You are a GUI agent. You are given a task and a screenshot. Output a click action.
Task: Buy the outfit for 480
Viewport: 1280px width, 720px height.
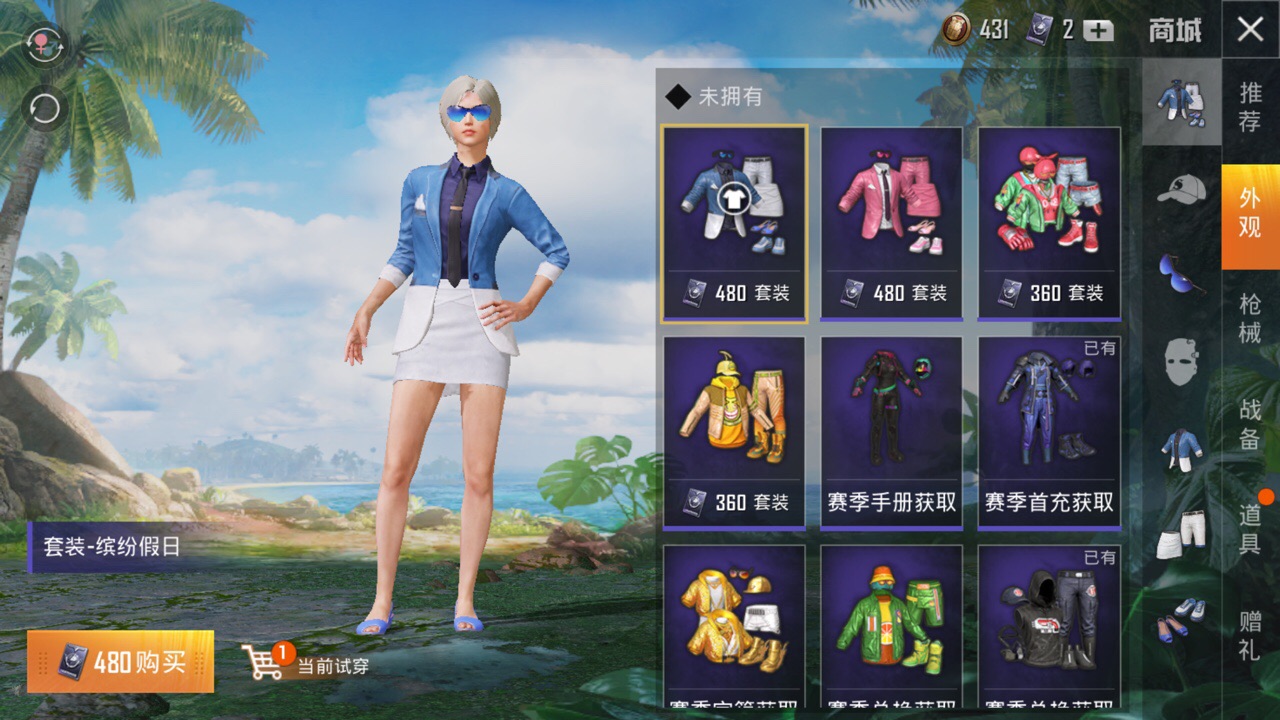click(121, 661)
